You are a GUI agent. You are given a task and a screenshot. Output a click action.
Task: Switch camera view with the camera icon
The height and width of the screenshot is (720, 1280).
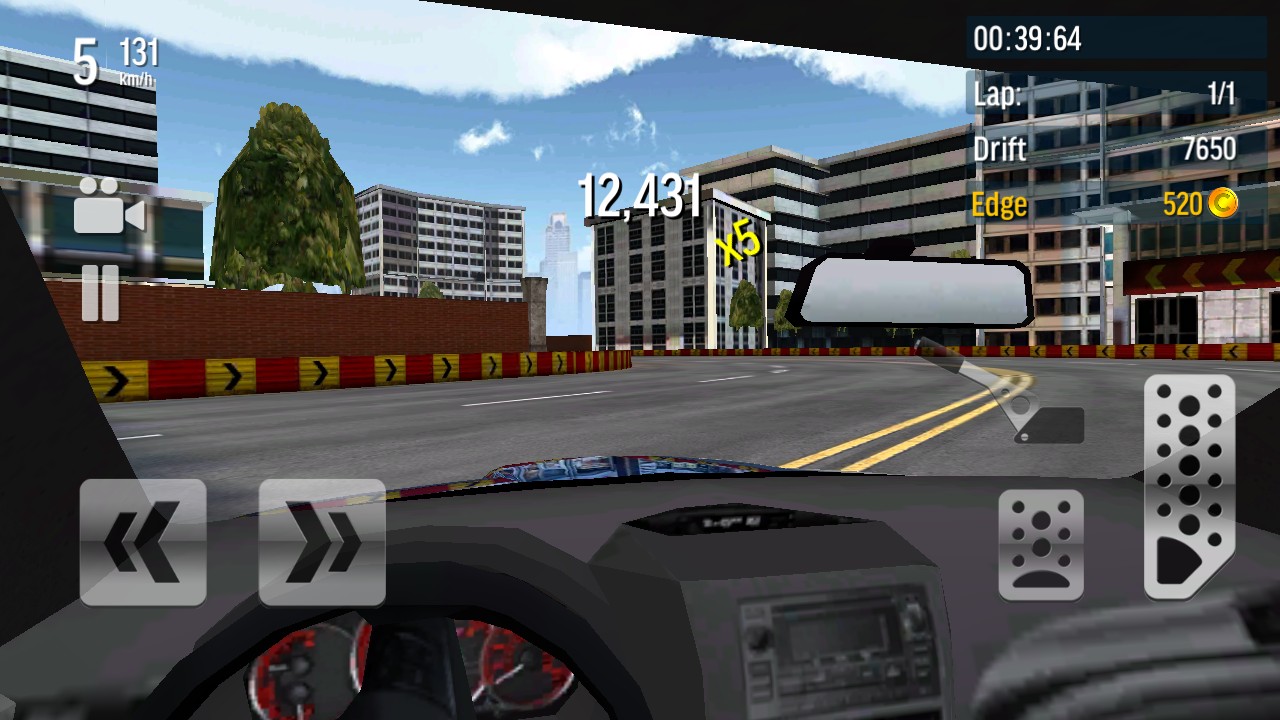[x=108, y=206]
